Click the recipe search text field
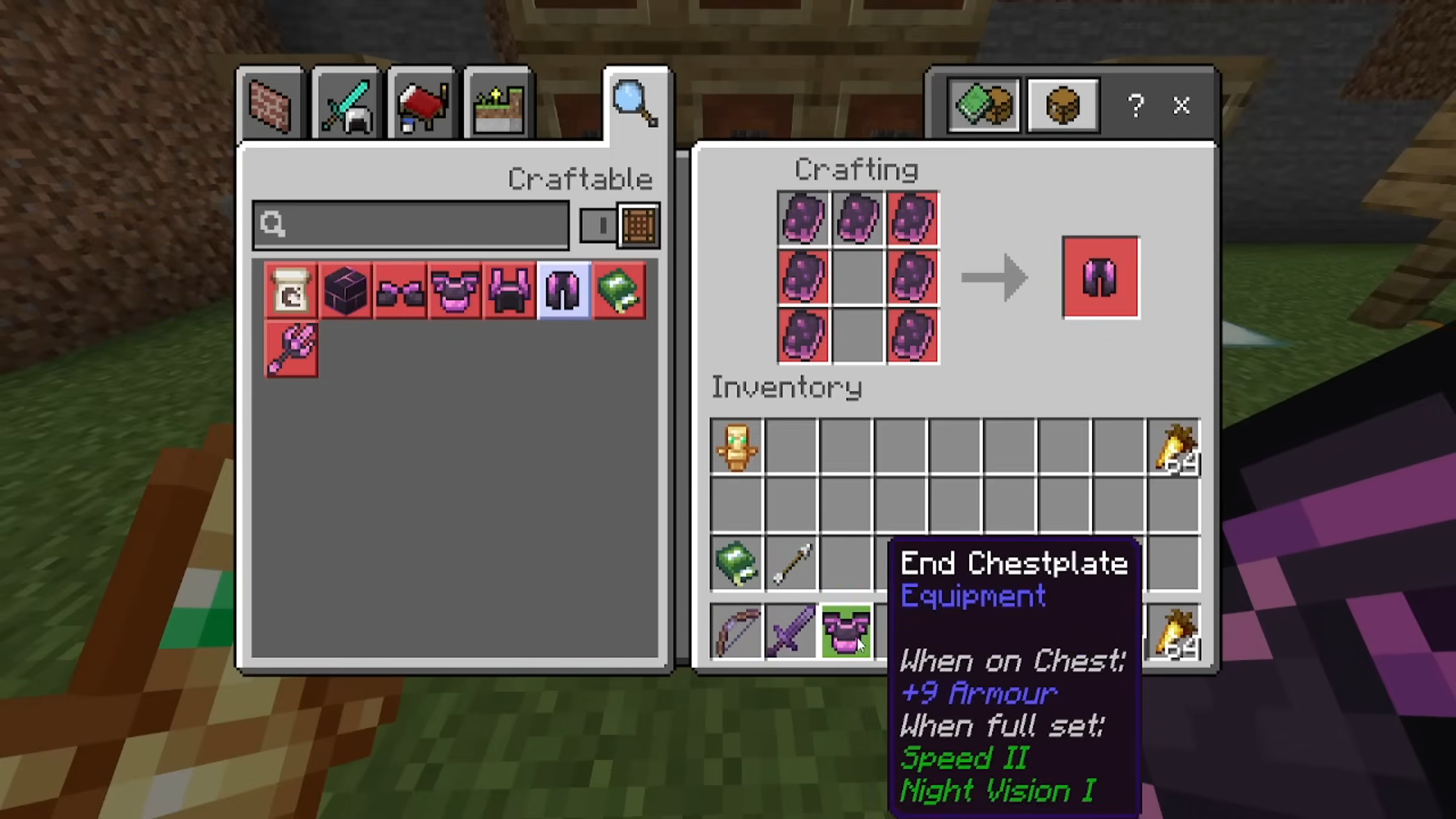Image resolution: width=1456 pixels, height=819 pixels. pos(411,225)
